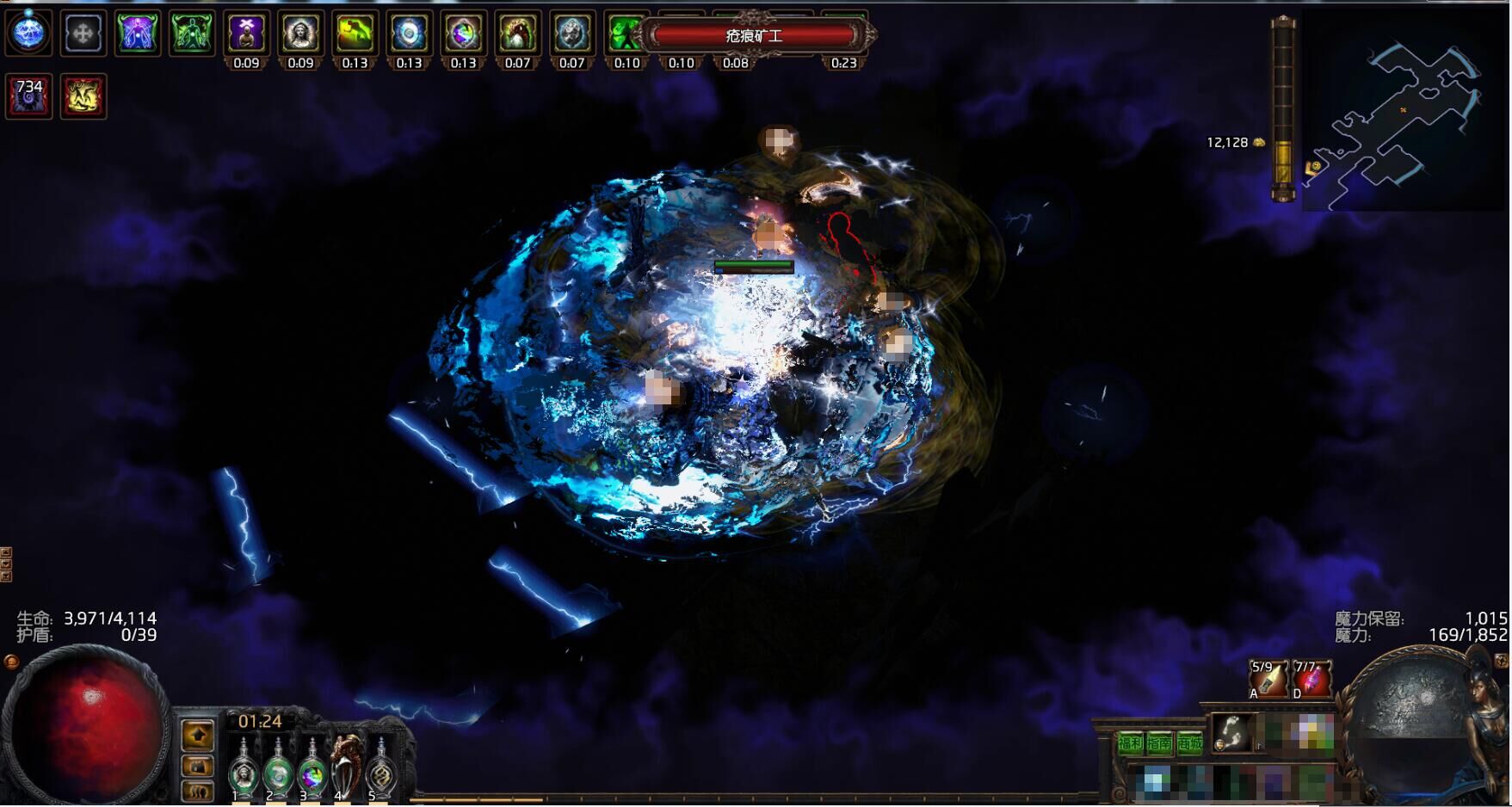Use the flask in slot 1
The height and width of the screenshot is (807, 1512).
pos(244,768)
